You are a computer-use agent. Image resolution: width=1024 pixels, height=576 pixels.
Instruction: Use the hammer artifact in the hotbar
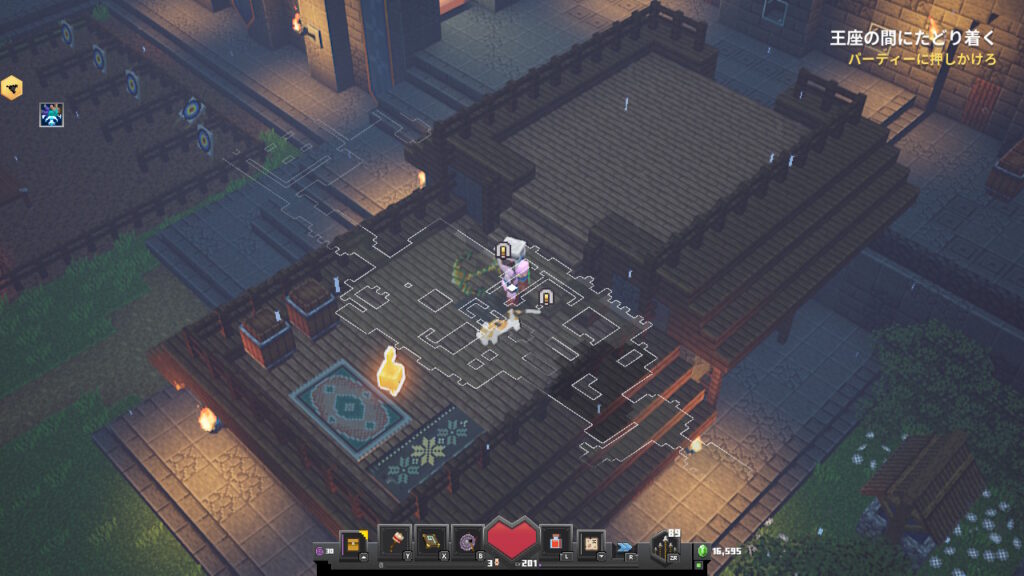(394, 541)
